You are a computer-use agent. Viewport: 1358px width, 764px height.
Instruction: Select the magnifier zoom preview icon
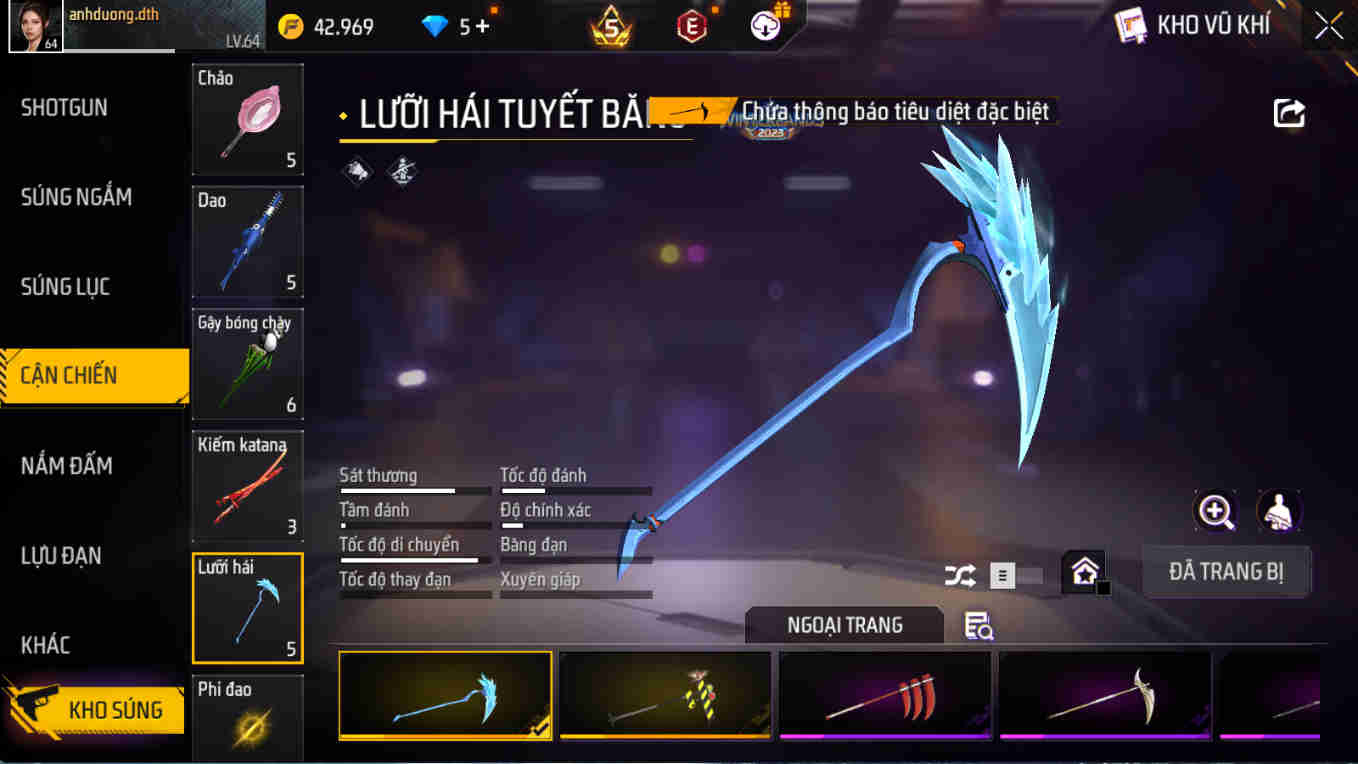(1215, 512)
